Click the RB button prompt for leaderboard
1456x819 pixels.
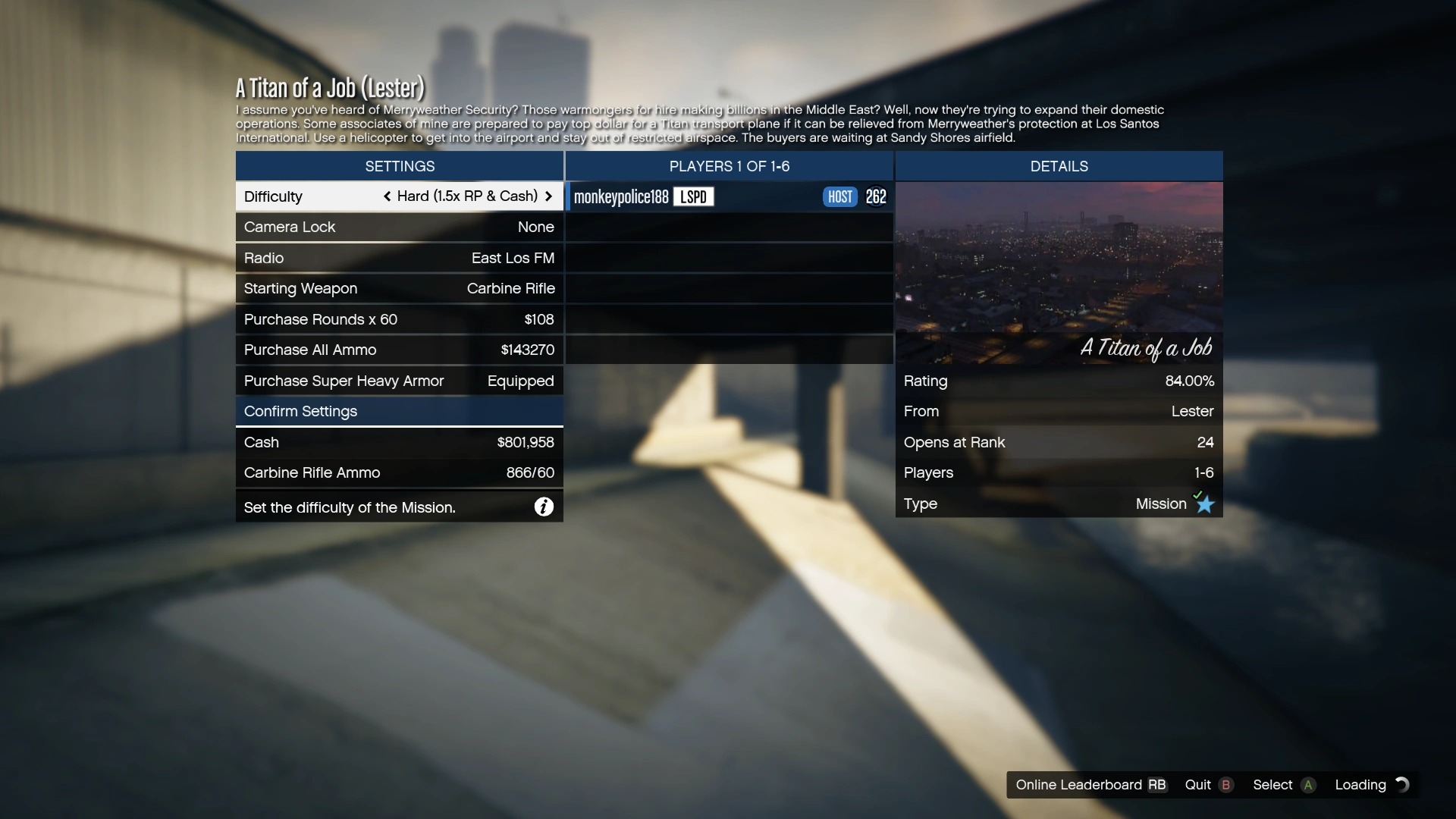(x=1156, y=785)
